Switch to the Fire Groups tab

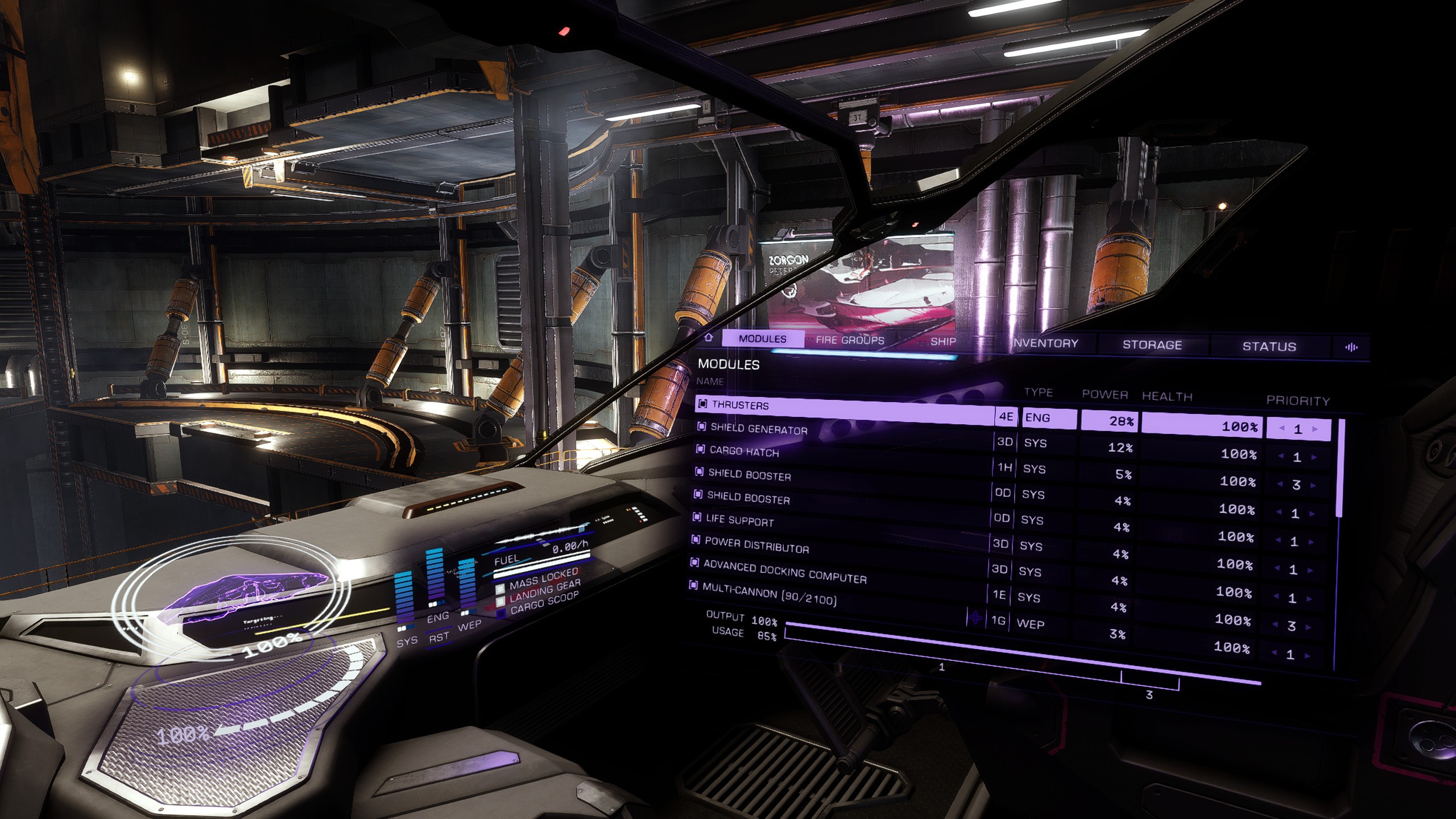(x=850, y=340)
